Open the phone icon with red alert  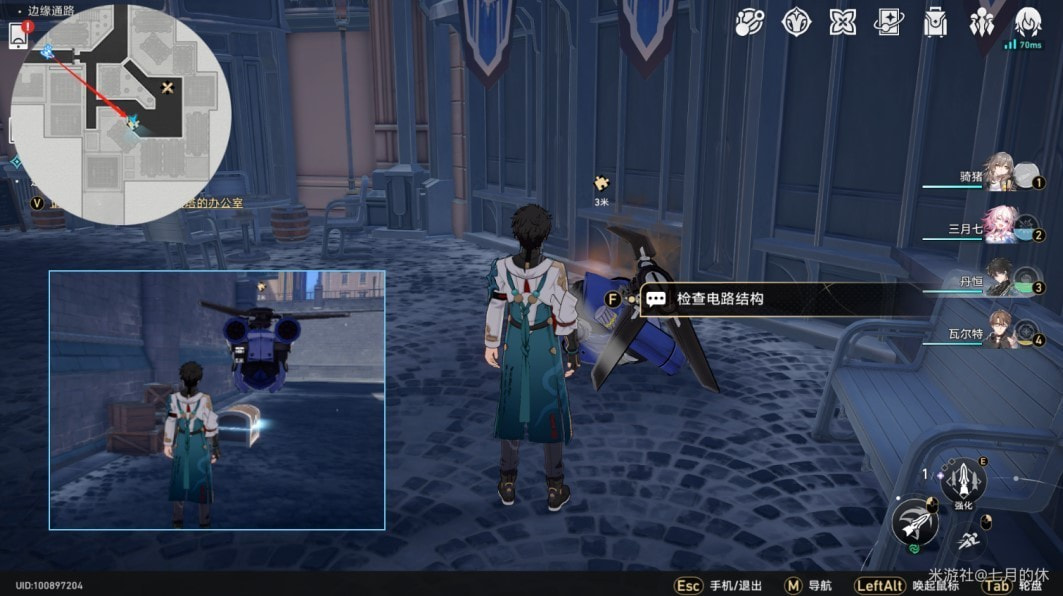18,35
